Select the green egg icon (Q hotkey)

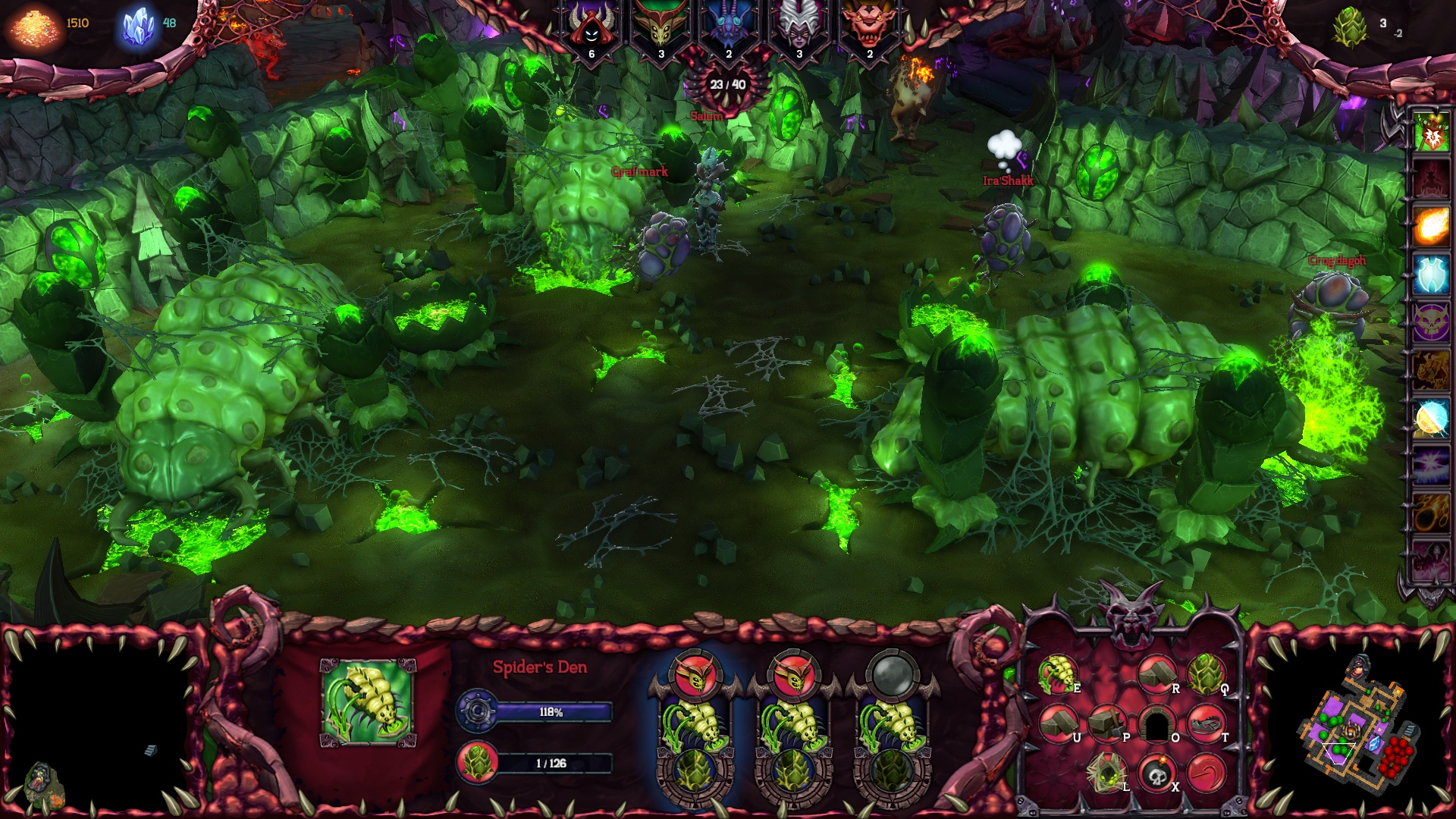(1208, 676)
